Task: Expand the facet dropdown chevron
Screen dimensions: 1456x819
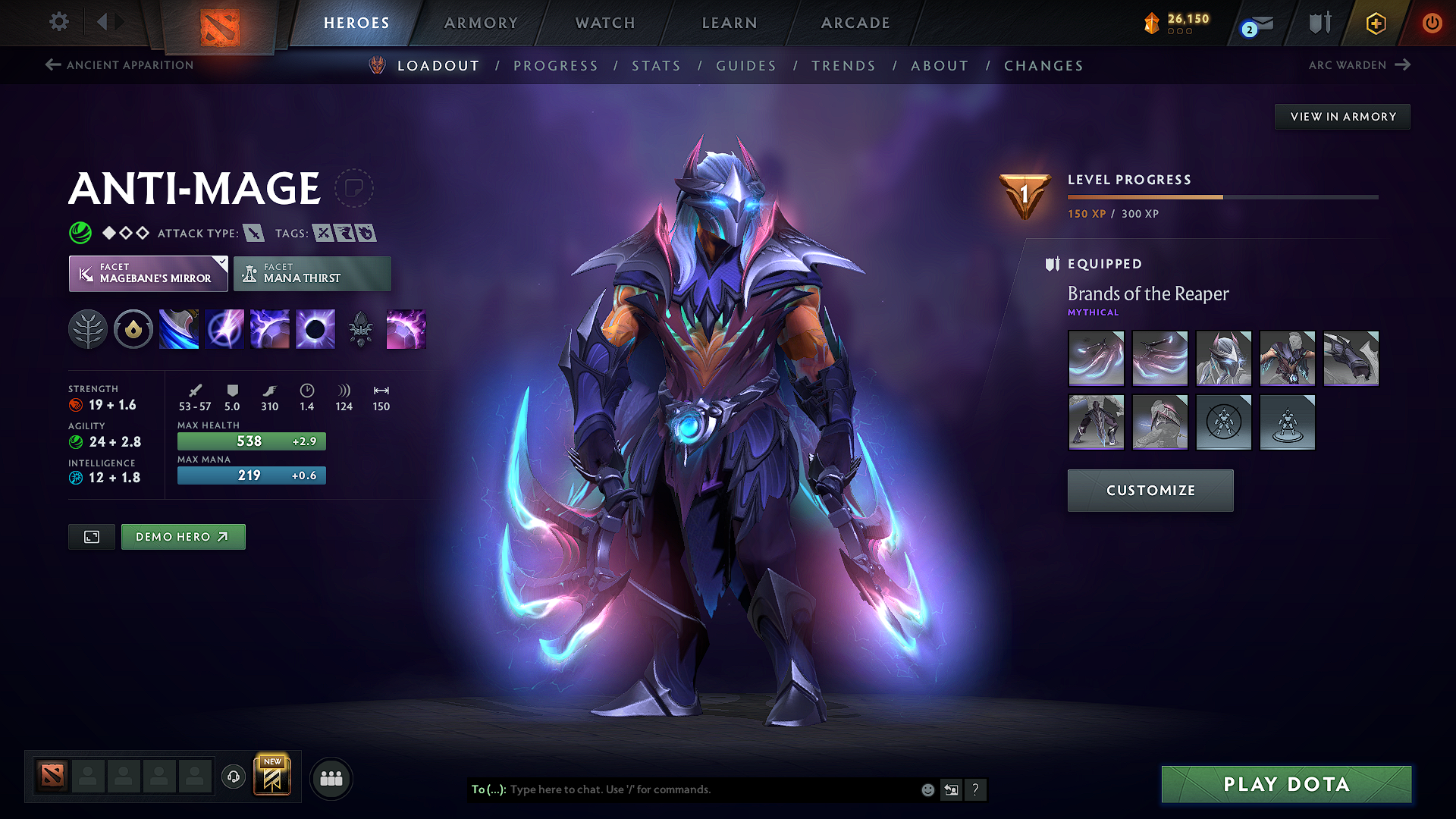Action: 221,262
